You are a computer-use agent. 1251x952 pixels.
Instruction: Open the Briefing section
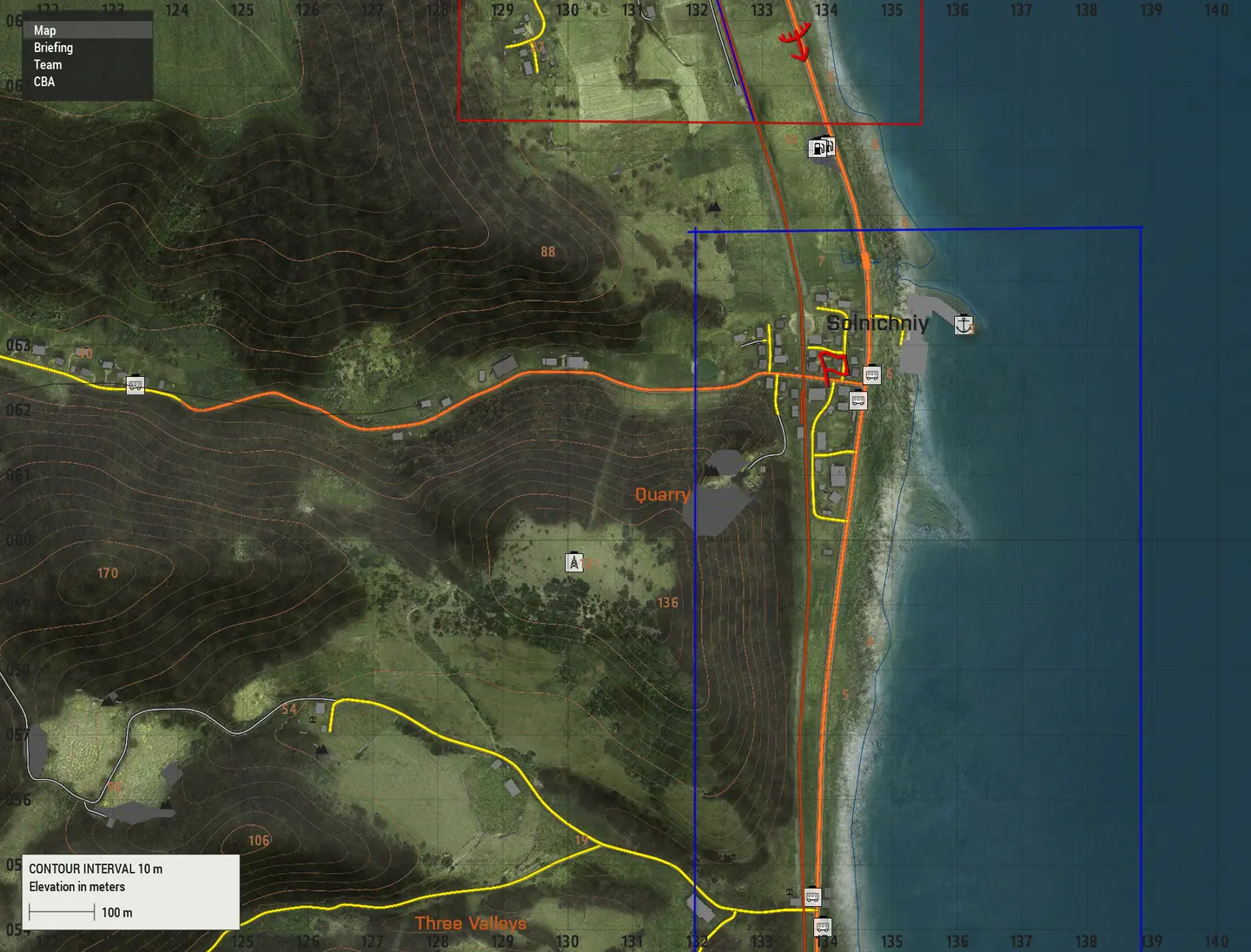pyautogui.click(x=53, y=48)
